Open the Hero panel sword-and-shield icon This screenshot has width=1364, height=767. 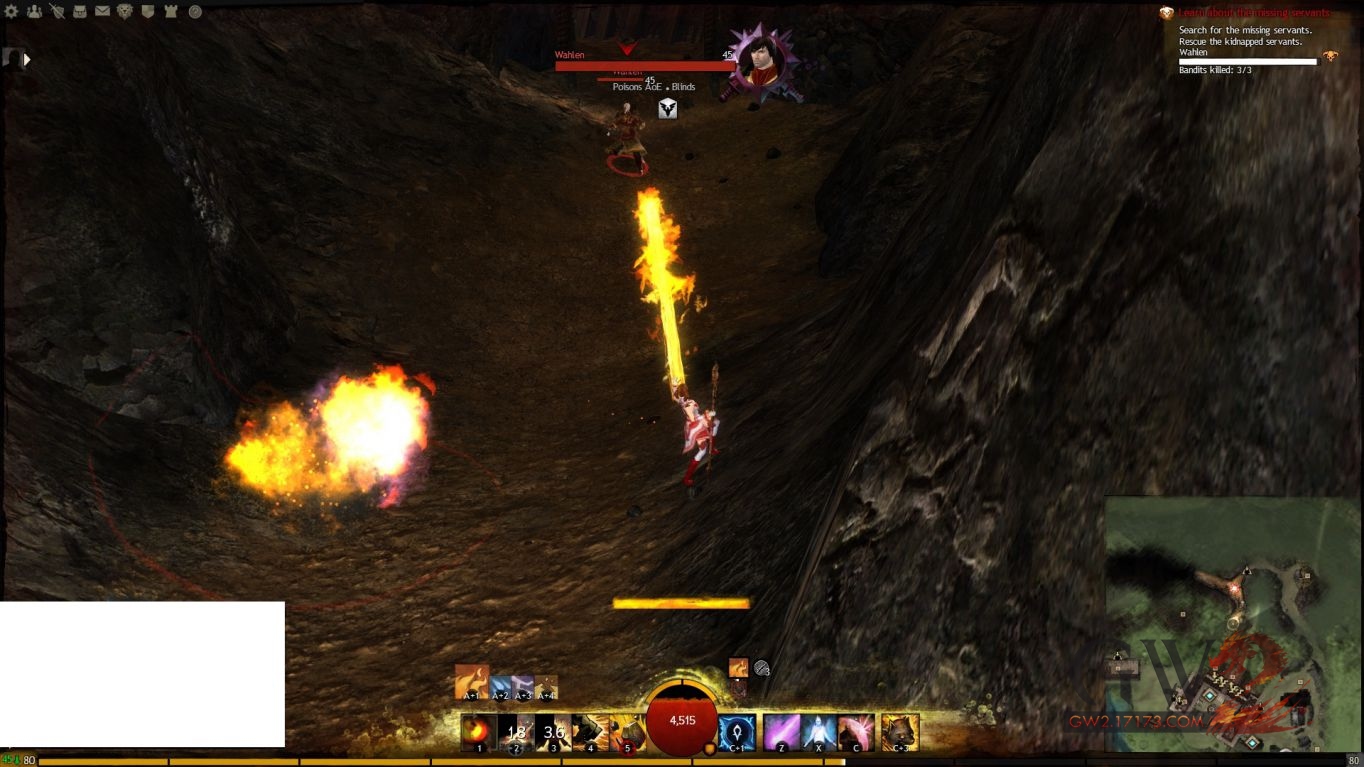tap(57, 12)
